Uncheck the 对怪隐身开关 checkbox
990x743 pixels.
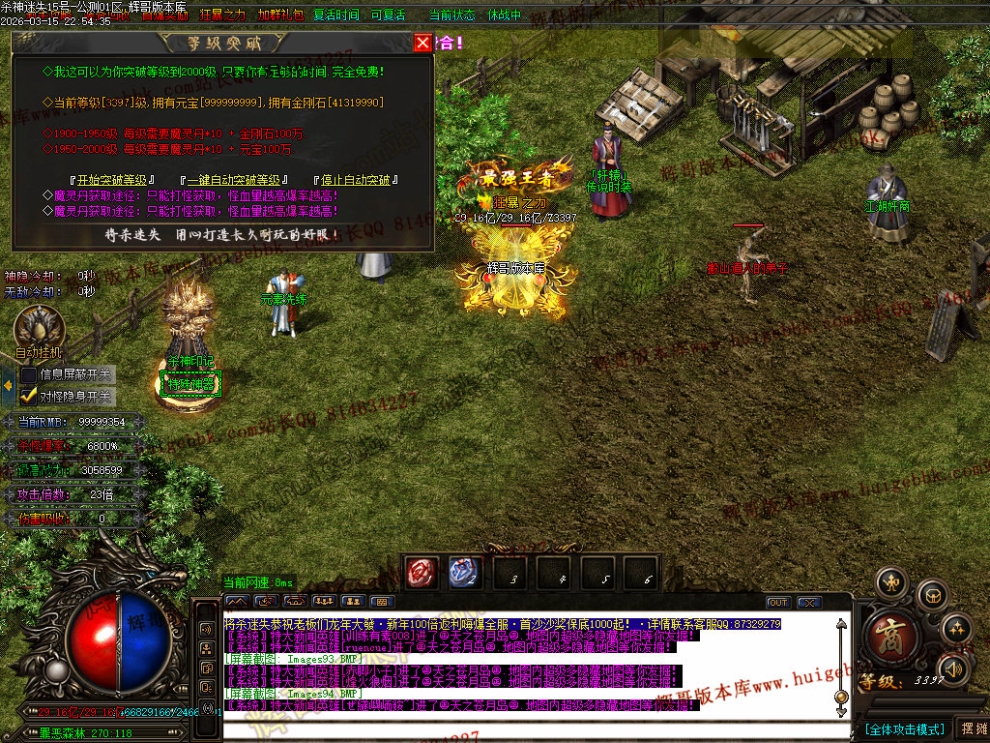pyautogui.click(x=29, y=395)
